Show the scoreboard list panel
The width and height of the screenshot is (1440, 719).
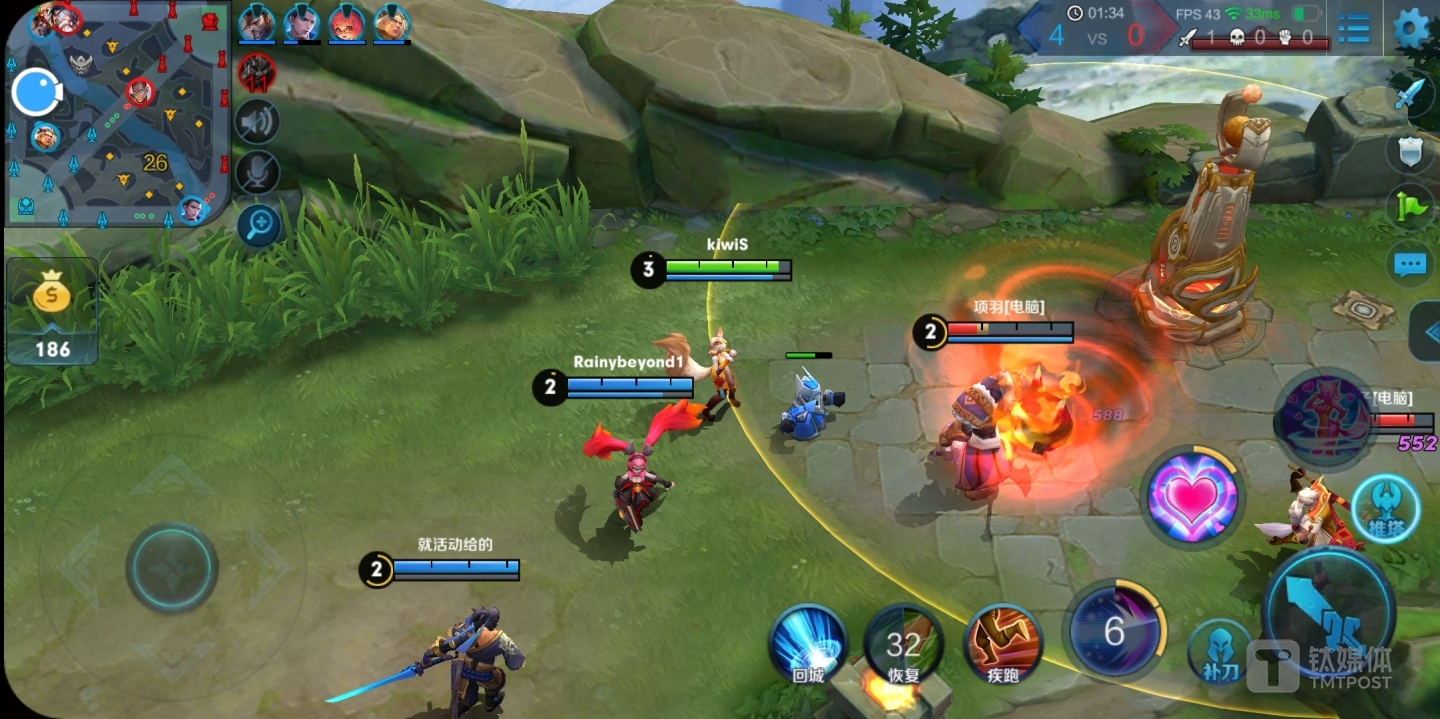click(1354, 28)
